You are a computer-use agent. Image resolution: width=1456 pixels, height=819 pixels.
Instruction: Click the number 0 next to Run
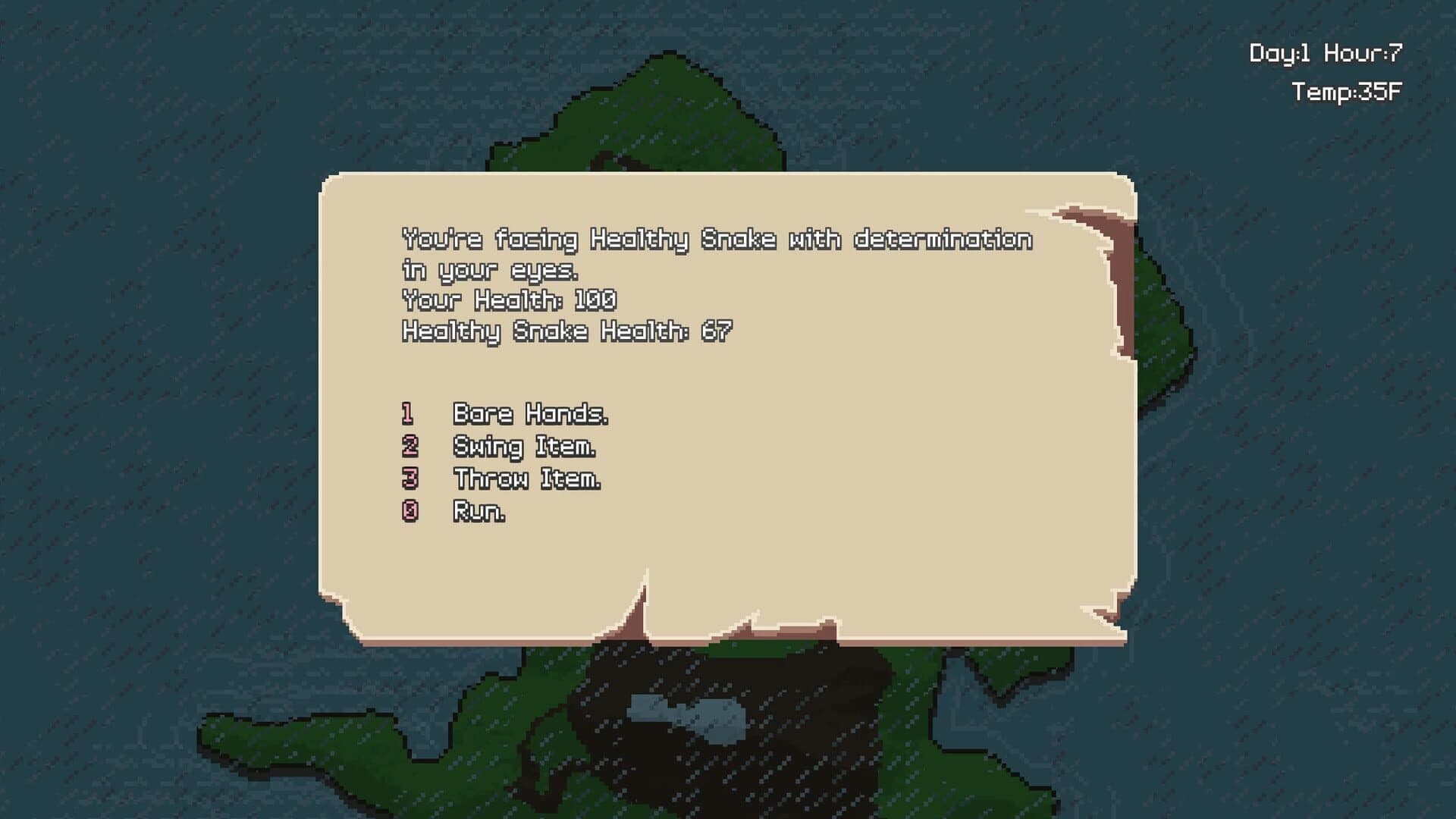point(408,511)
